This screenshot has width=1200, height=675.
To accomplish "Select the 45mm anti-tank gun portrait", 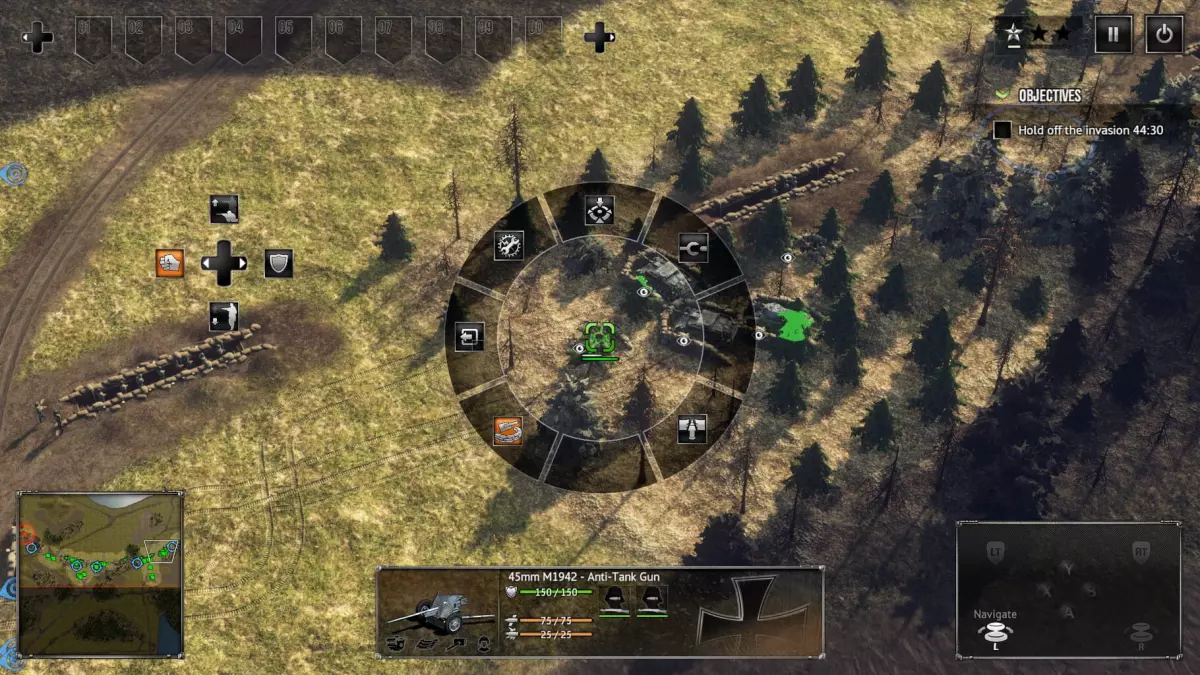I will point(438,610).
